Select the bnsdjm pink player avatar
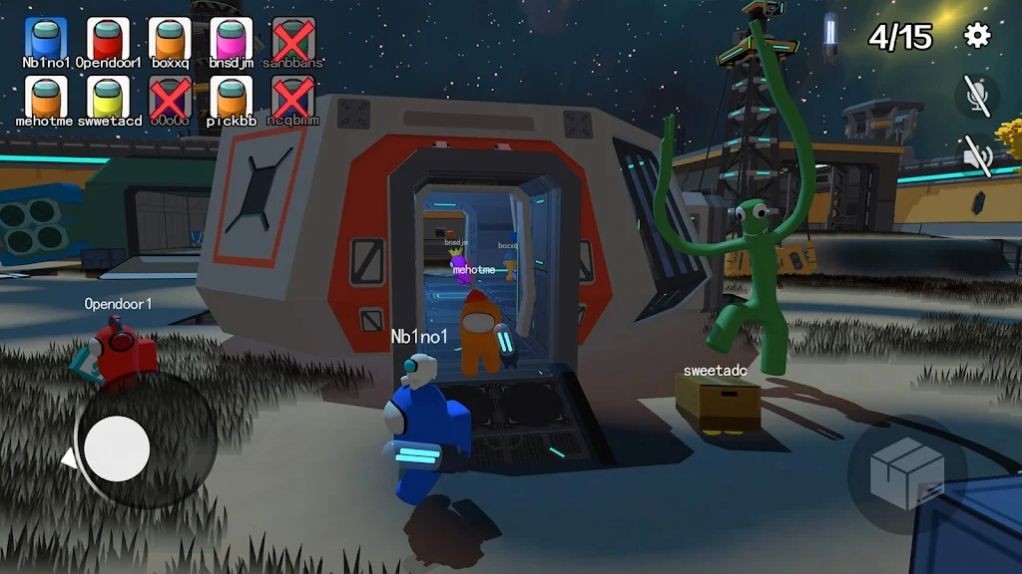The height and width of the screenshot is (574, 1022). click(231, 38)
